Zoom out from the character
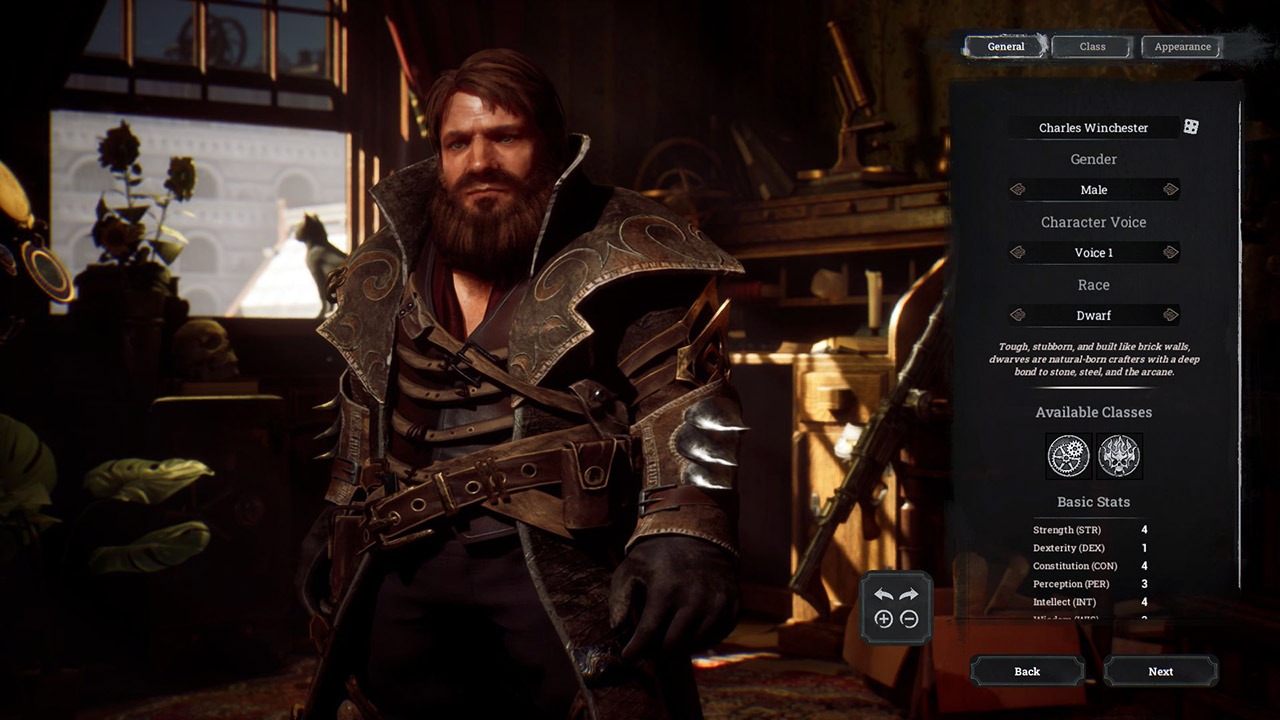Screen dimensions: 1280x720 click(909, 619)
